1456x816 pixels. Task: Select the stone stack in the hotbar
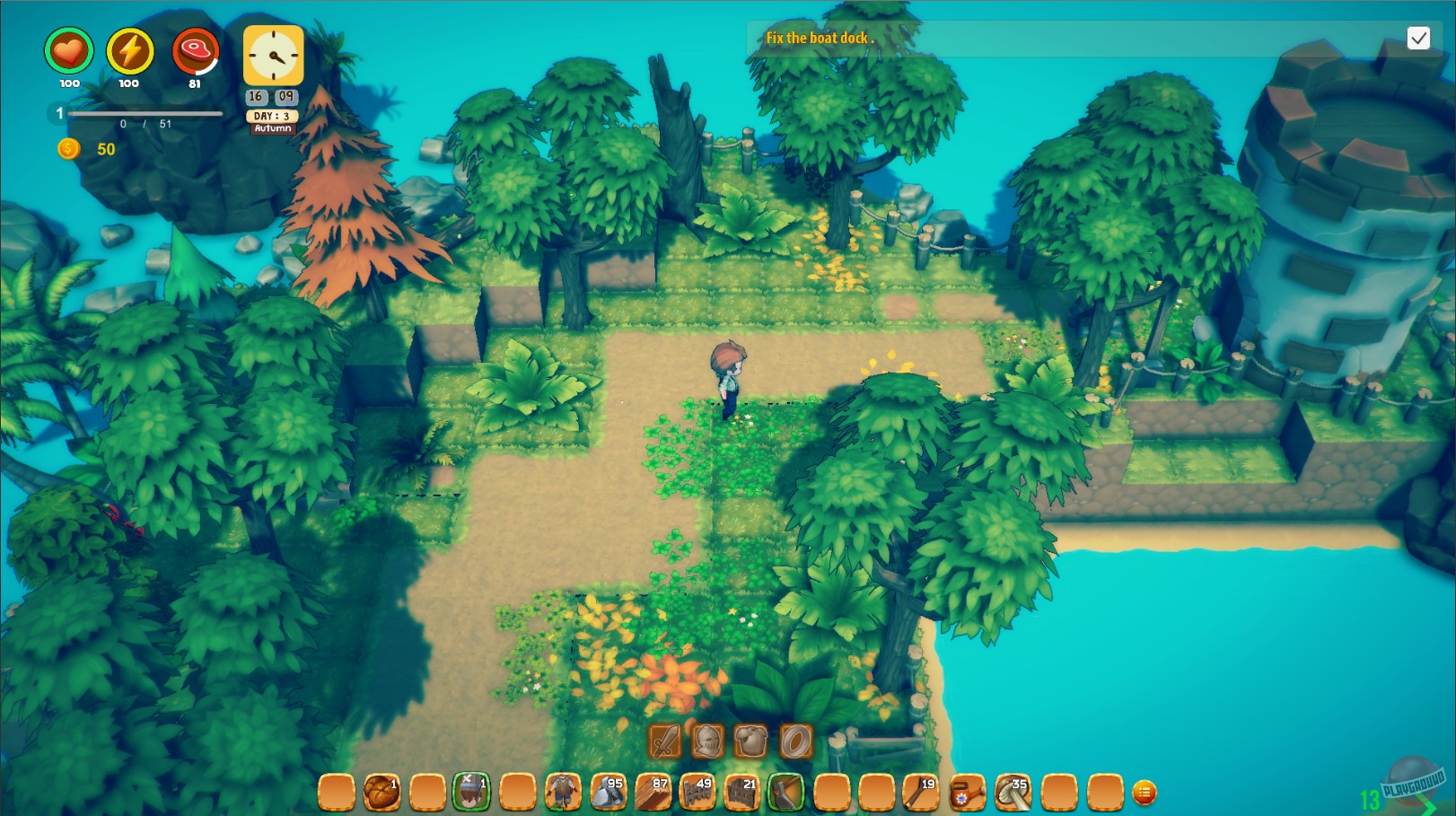(x=609, y=790)
